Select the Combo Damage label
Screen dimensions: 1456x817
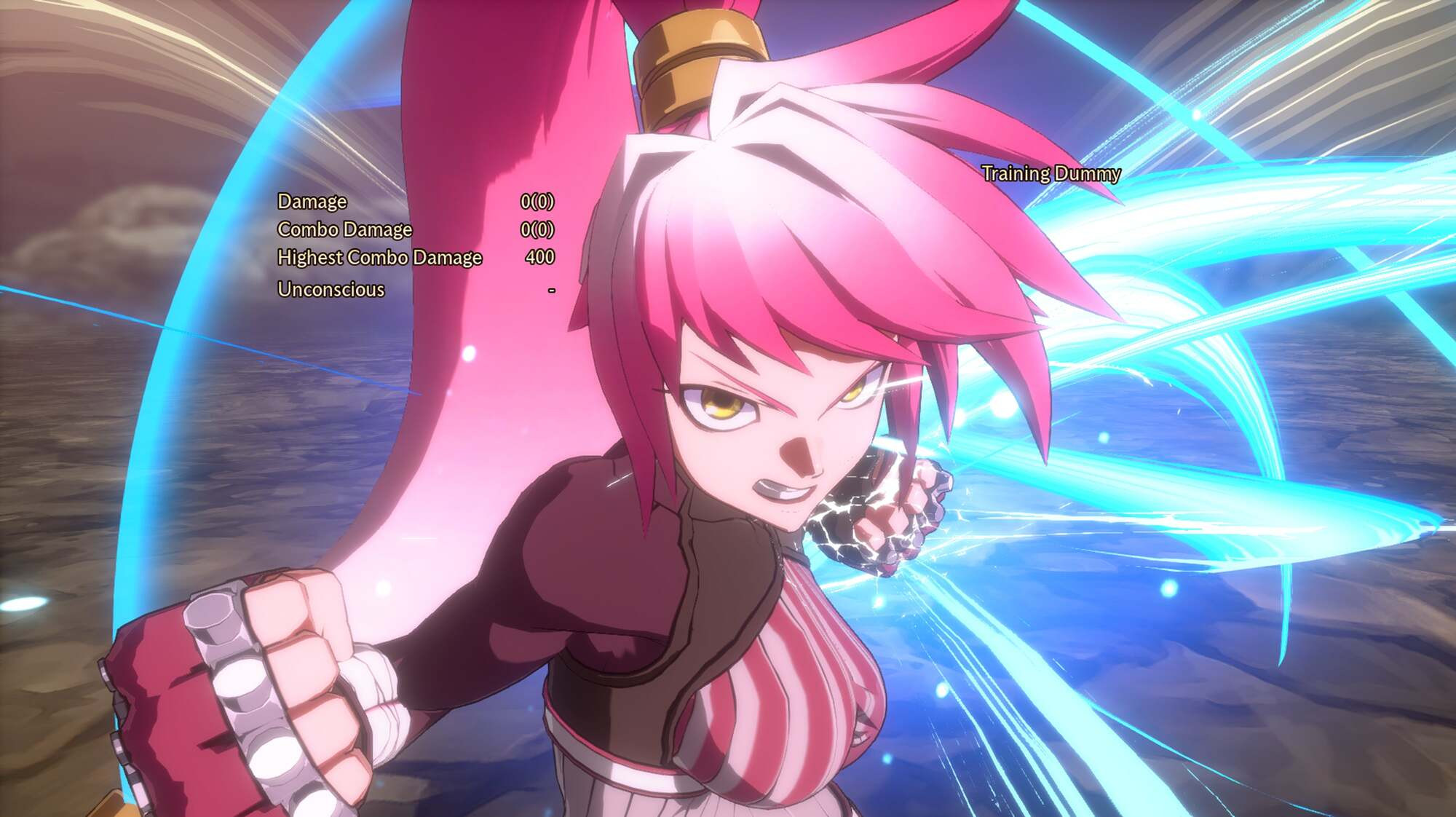click(343, 230)
